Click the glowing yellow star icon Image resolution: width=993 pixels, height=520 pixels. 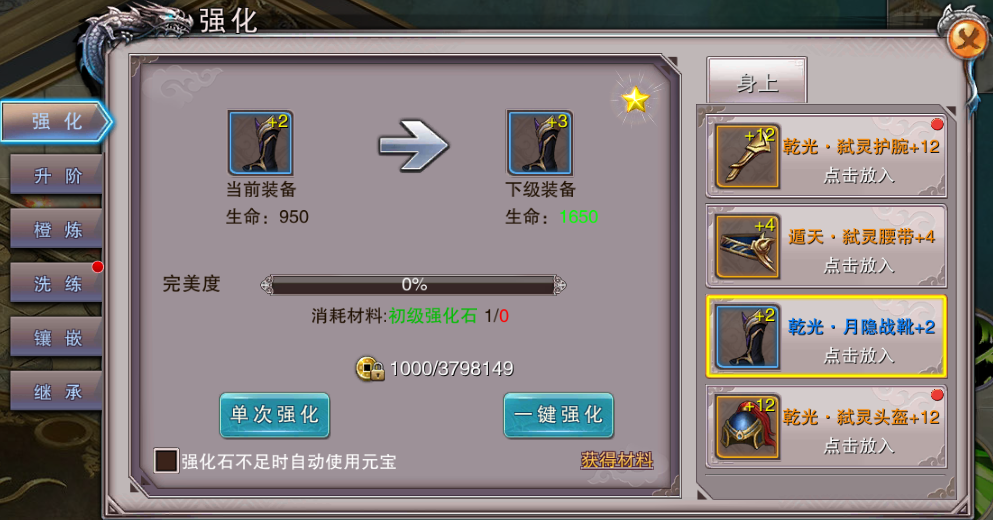(x=636, y=99)
